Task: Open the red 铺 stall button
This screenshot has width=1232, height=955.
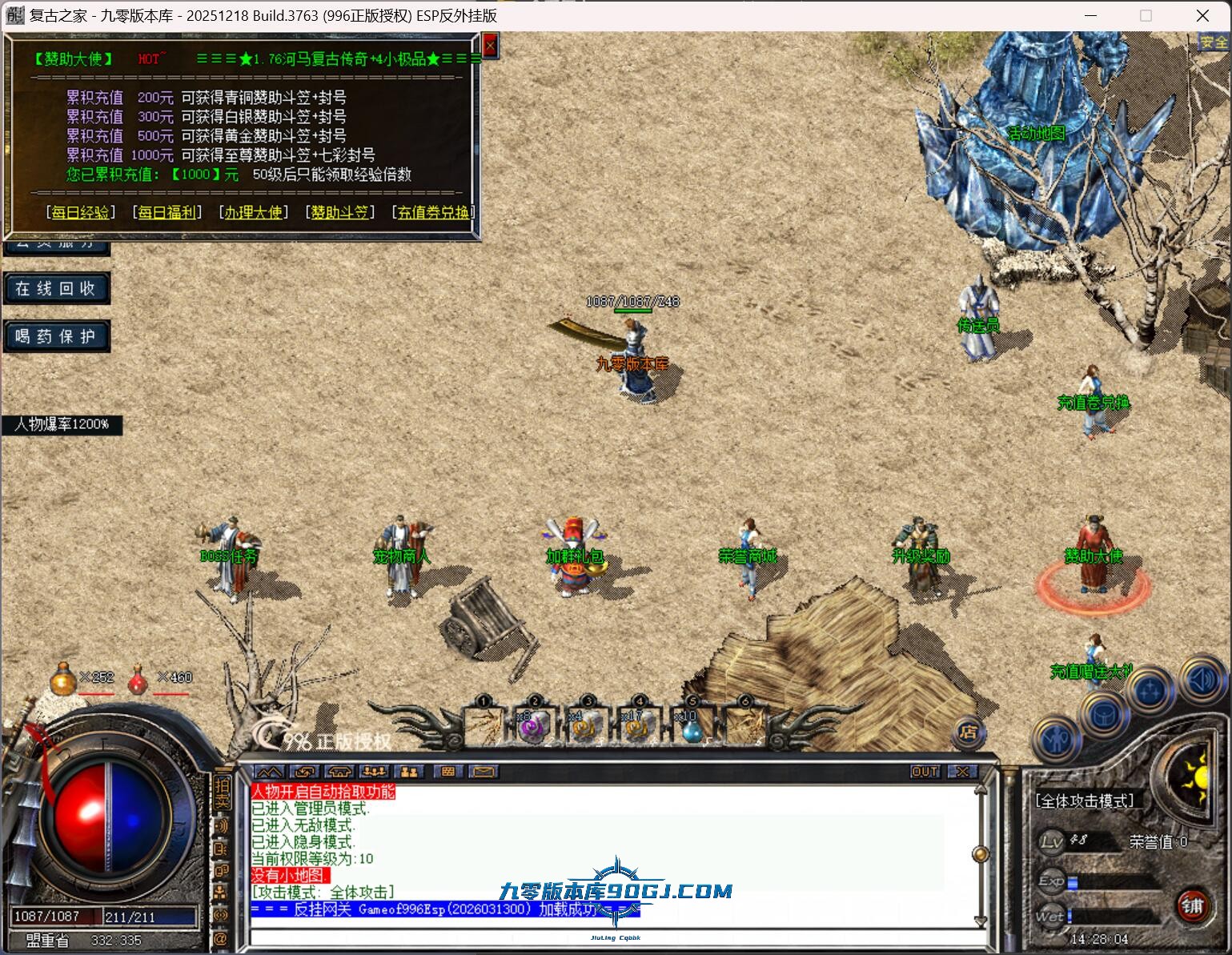Action: click(x=1192, y=905)
